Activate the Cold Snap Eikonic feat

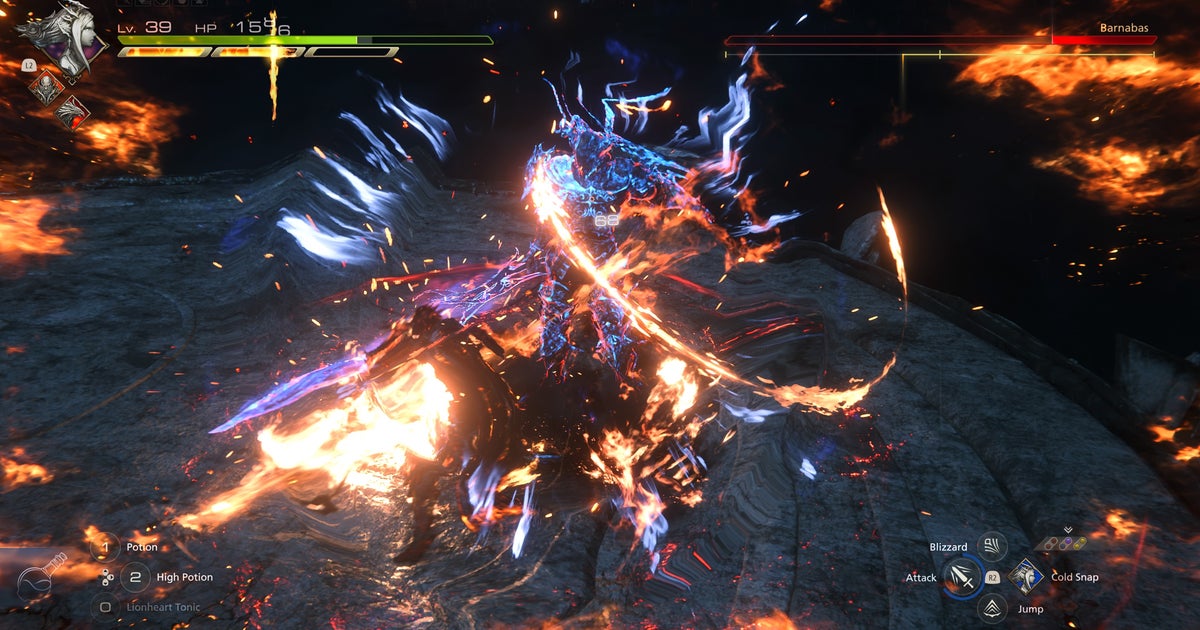tap(1026, 577)
